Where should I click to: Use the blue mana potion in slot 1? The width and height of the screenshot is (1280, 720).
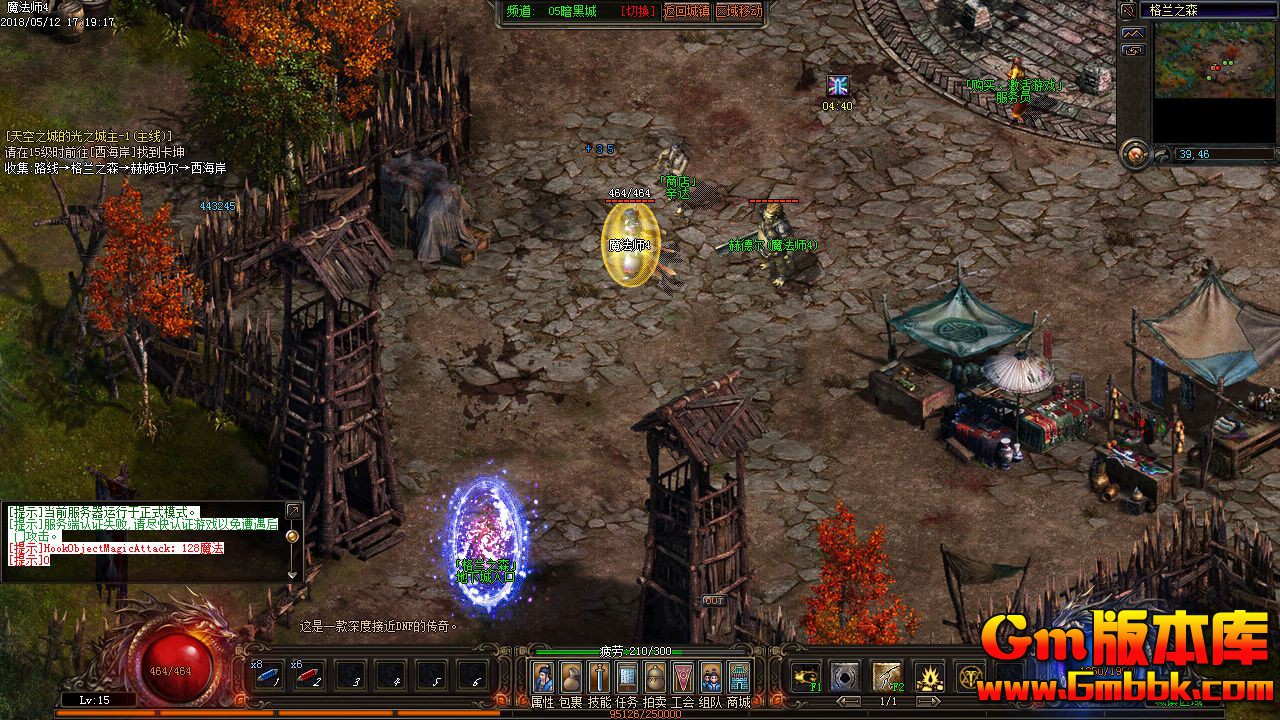pos(268,676)
